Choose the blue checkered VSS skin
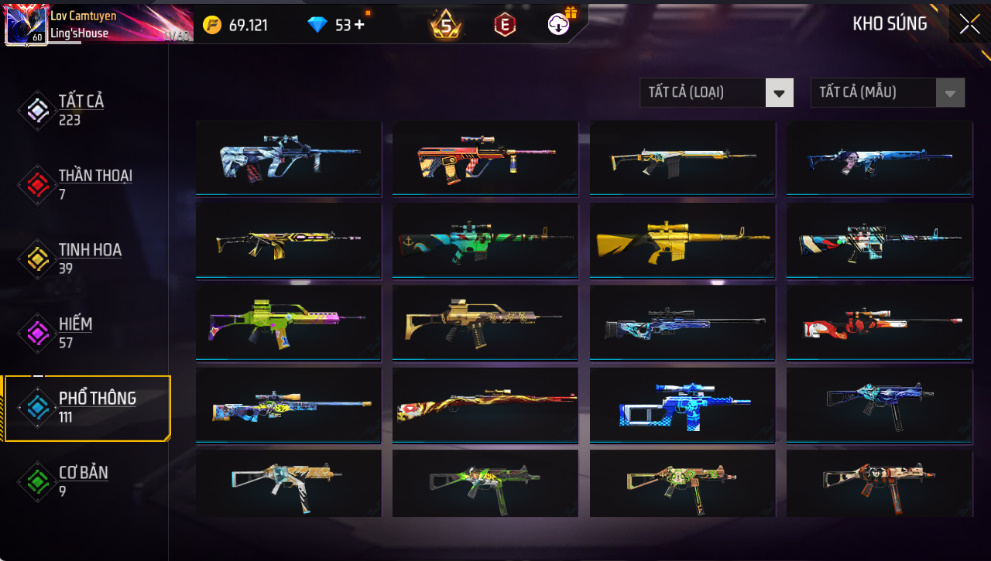The width and height of the screenshot is (991, 561). point(682,405)
